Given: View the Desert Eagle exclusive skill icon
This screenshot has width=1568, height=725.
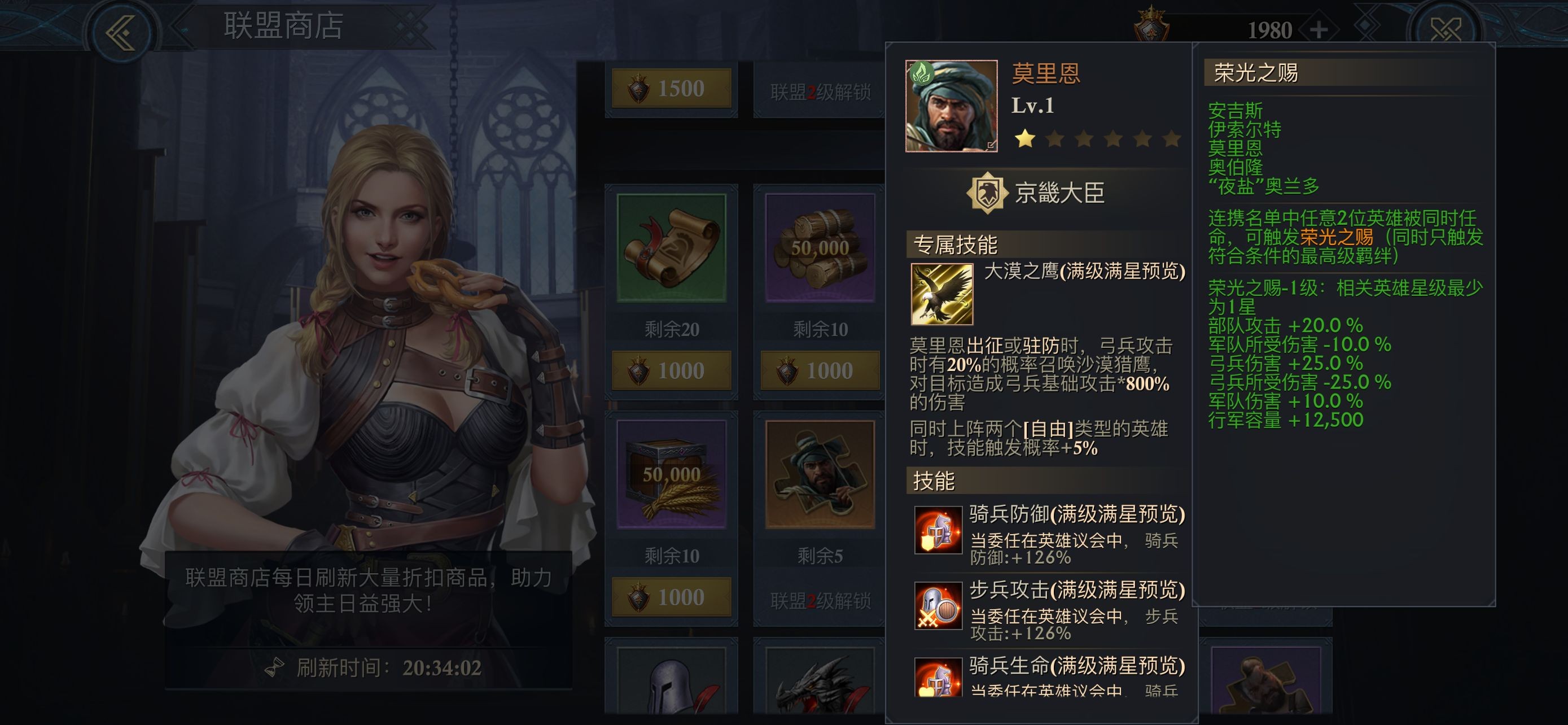Looking at the screenshot, I should pyautogui.click(x=941, y=294).
